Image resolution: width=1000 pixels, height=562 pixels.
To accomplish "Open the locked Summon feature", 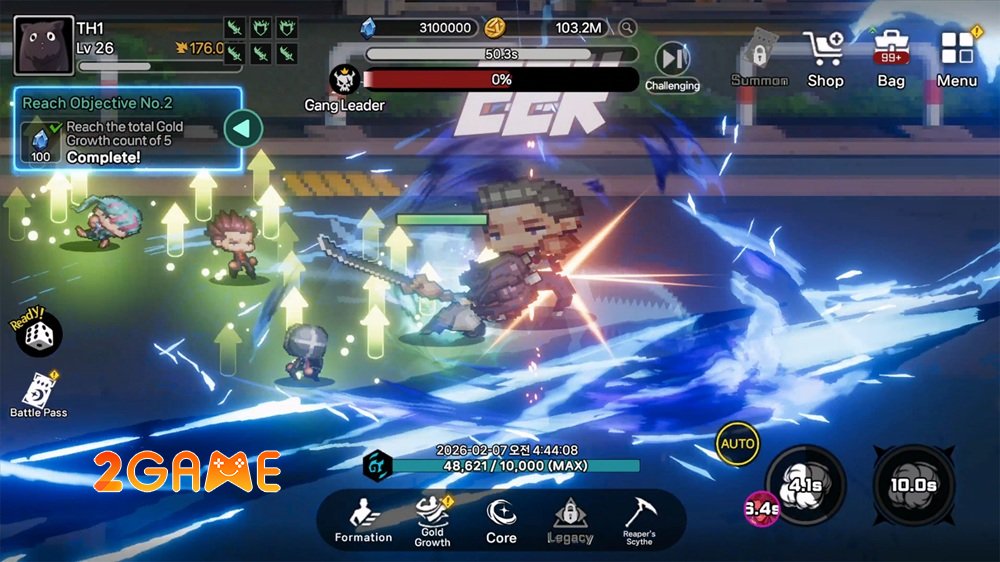I will [759, 60].
